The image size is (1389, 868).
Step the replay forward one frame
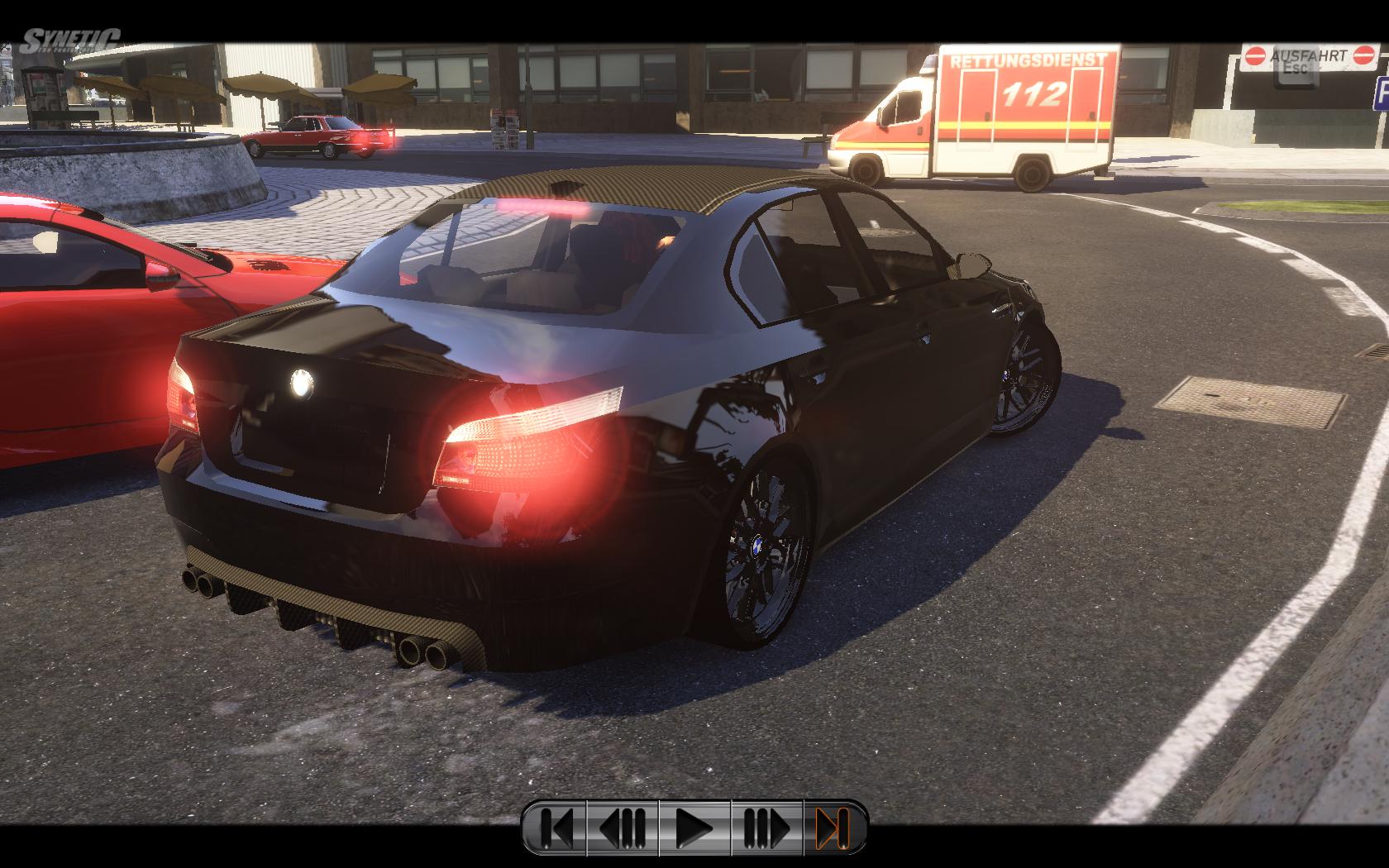pos(766,827)
